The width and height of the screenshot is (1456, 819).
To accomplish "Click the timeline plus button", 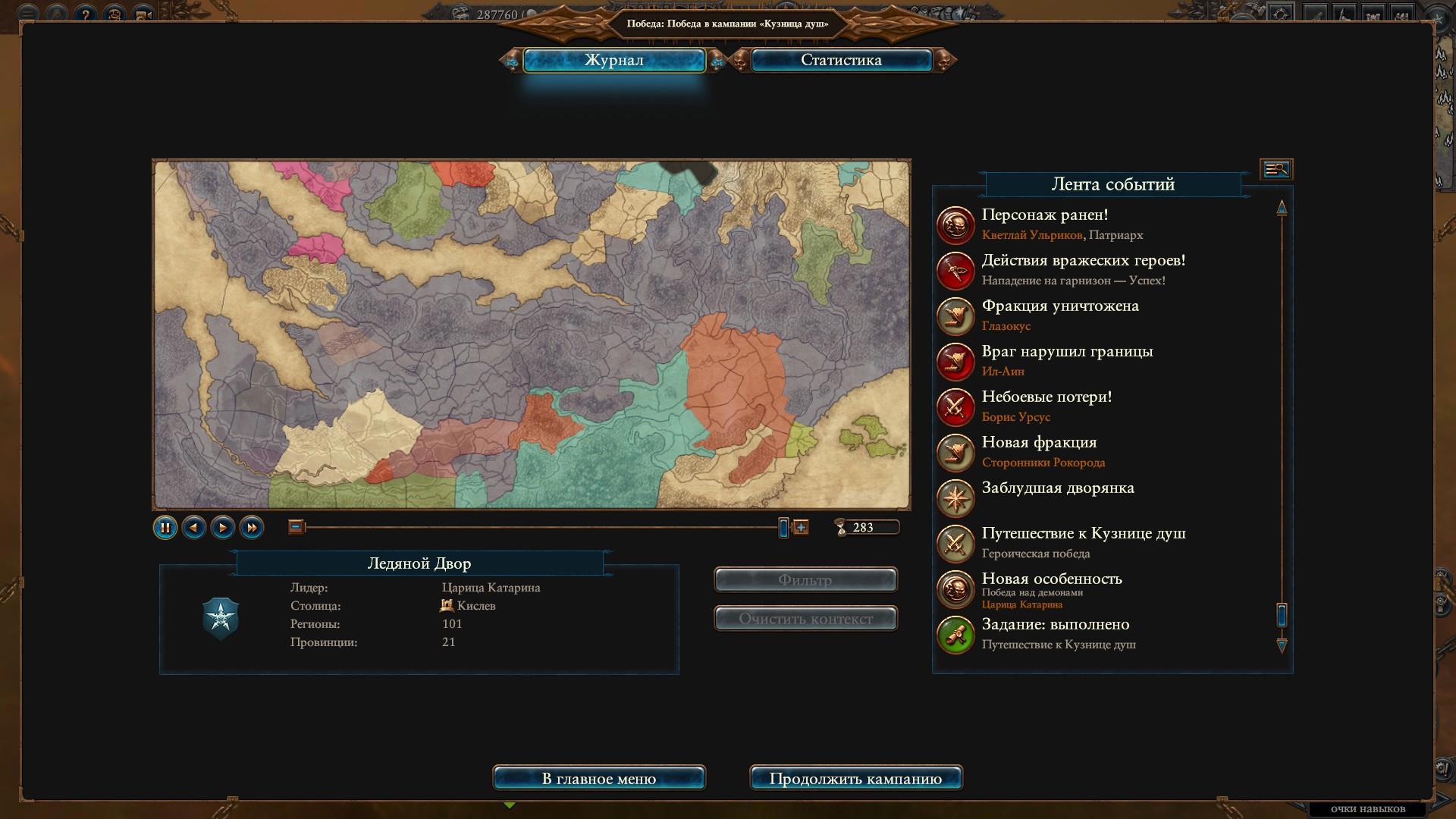I will tap(801, 527).
